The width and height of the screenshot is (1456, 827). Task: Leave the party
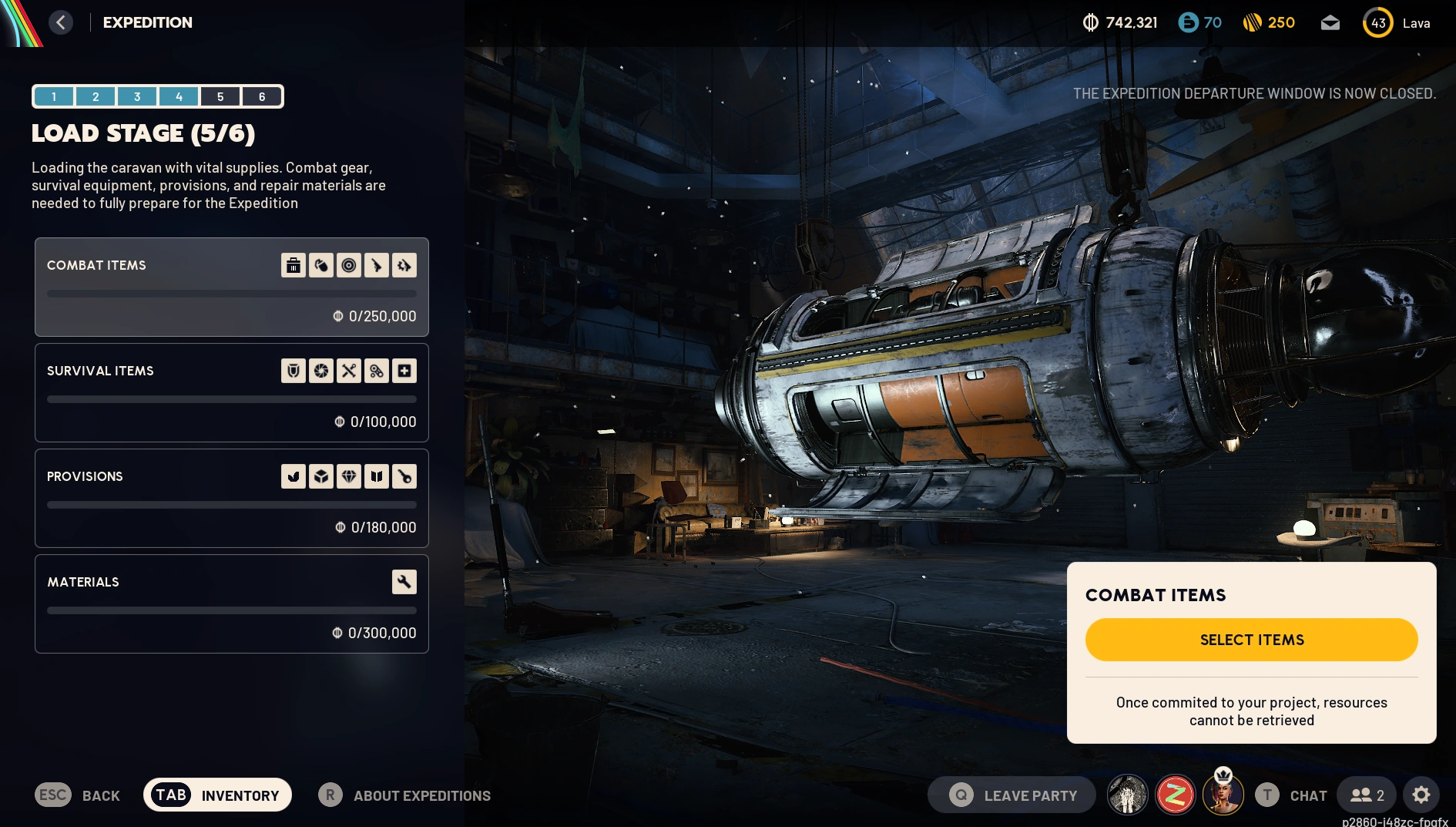coord(1012,795)
